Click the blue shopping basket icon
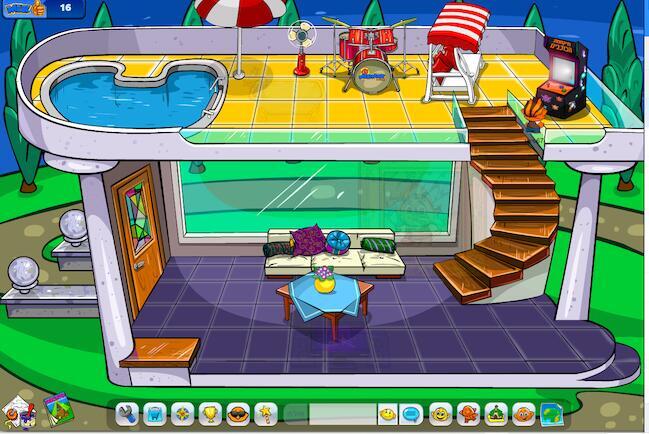 pyautogui.click(x=154, y=413)
